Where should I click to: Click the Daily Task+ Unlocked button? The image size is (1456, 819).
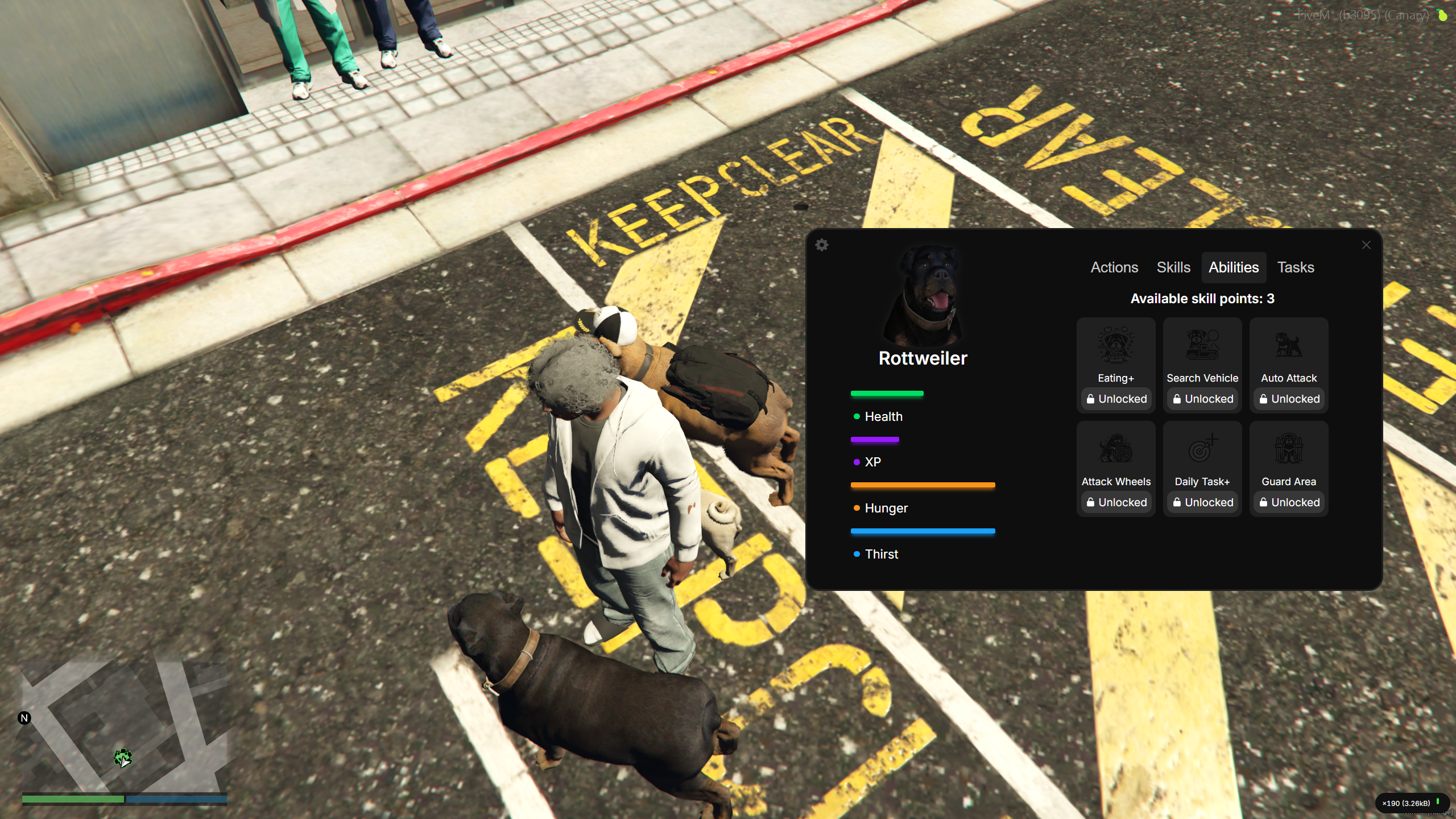pos(1202,502)
